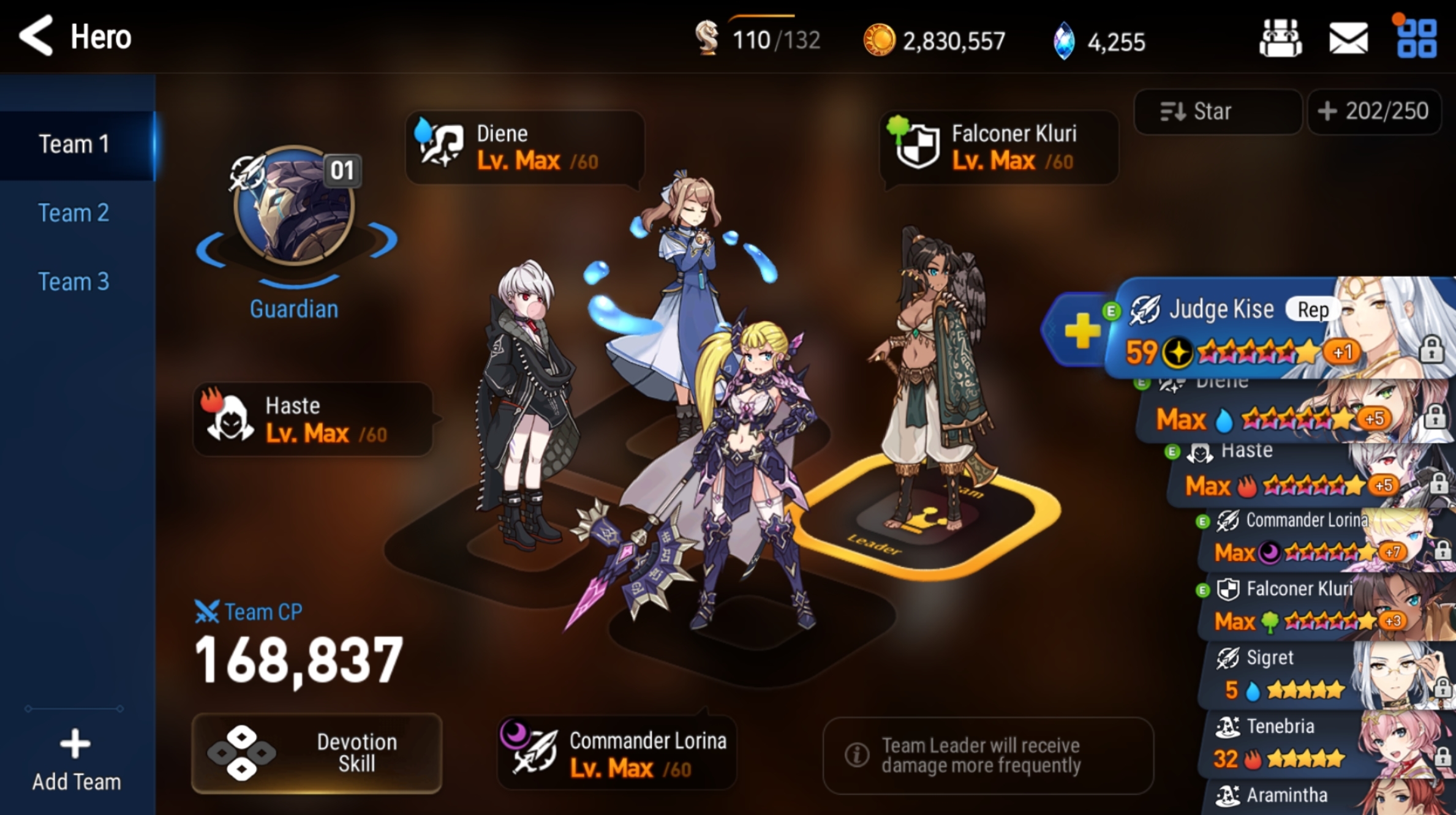The image size is (1456, 815).
Task: Click the gold coin currency icon
Action: pyautogui.click(x=880, y=40)
